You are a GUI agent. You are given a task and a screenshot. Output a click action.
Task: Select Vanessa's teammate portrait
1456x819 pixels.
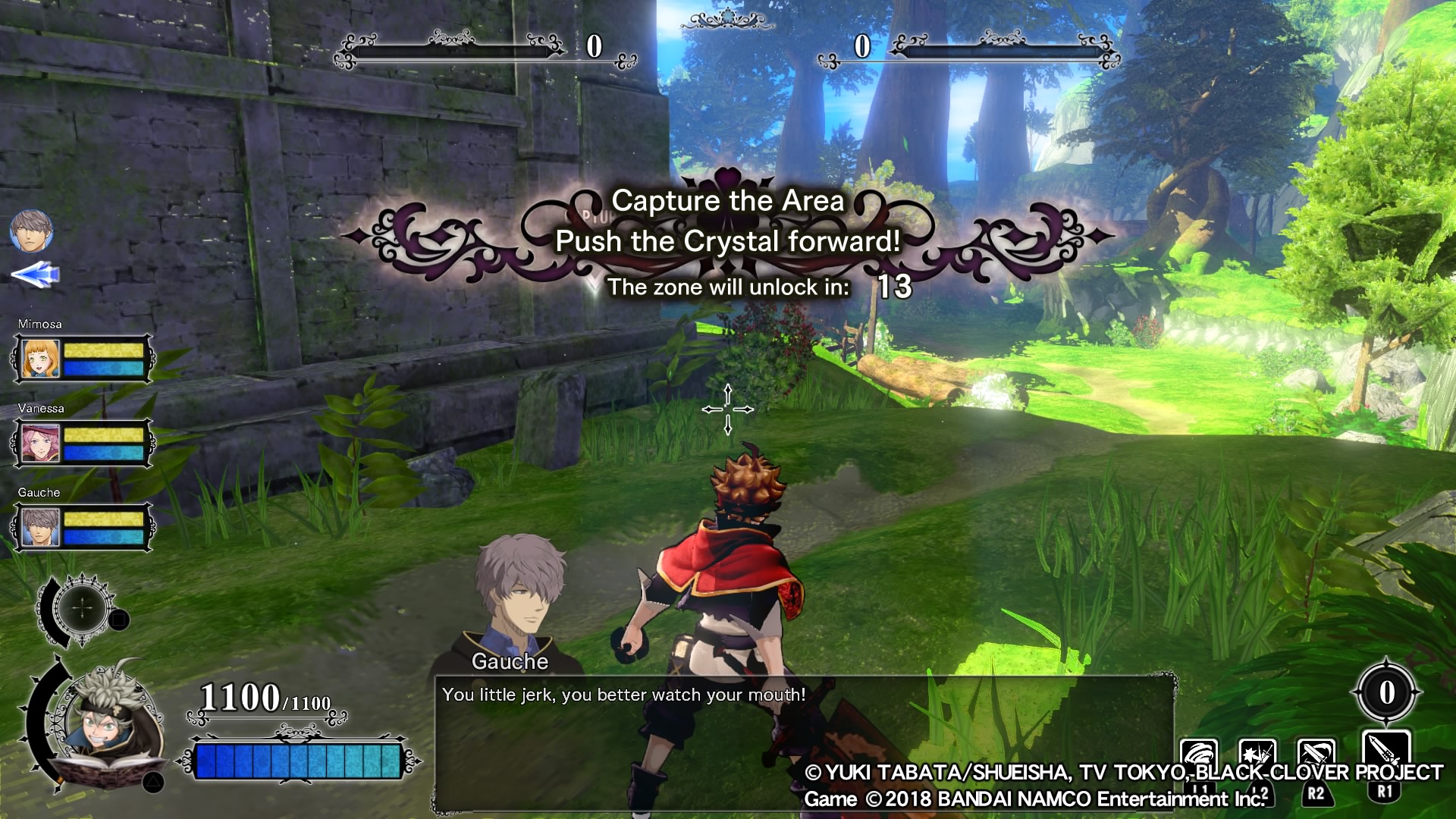point(41,443)
